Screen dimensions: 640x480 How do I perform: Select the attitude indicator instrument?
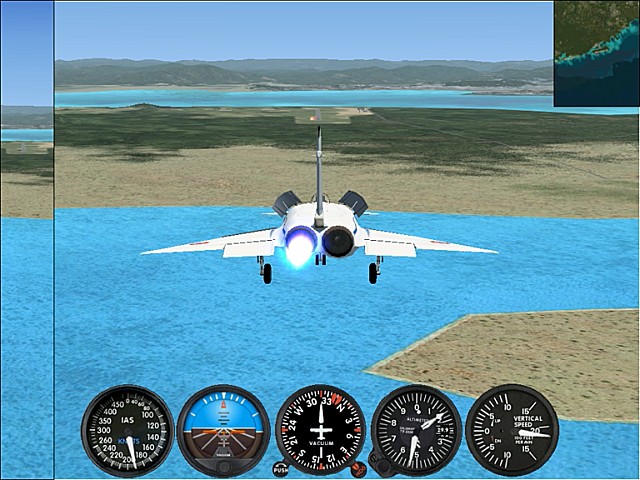[223, 430]
